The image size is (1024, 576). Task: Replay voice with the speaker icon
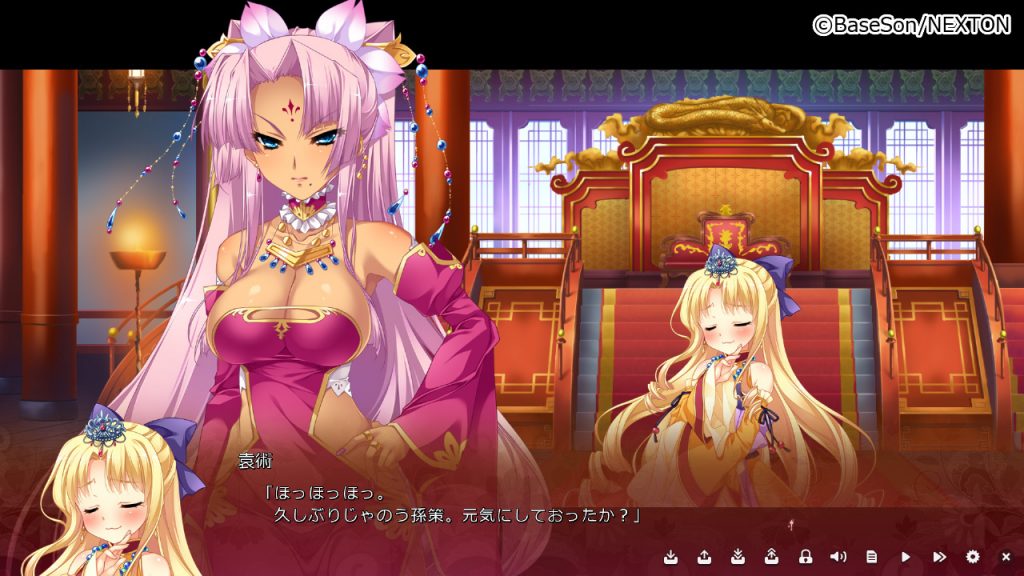coord(838,556)
